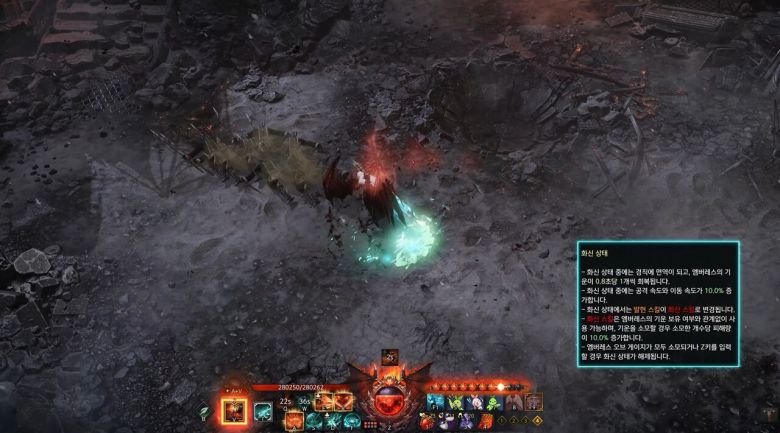Activate the highlighted orange-framed fire skill
Screen dimensions: 780x433
(x=234, y=410)
